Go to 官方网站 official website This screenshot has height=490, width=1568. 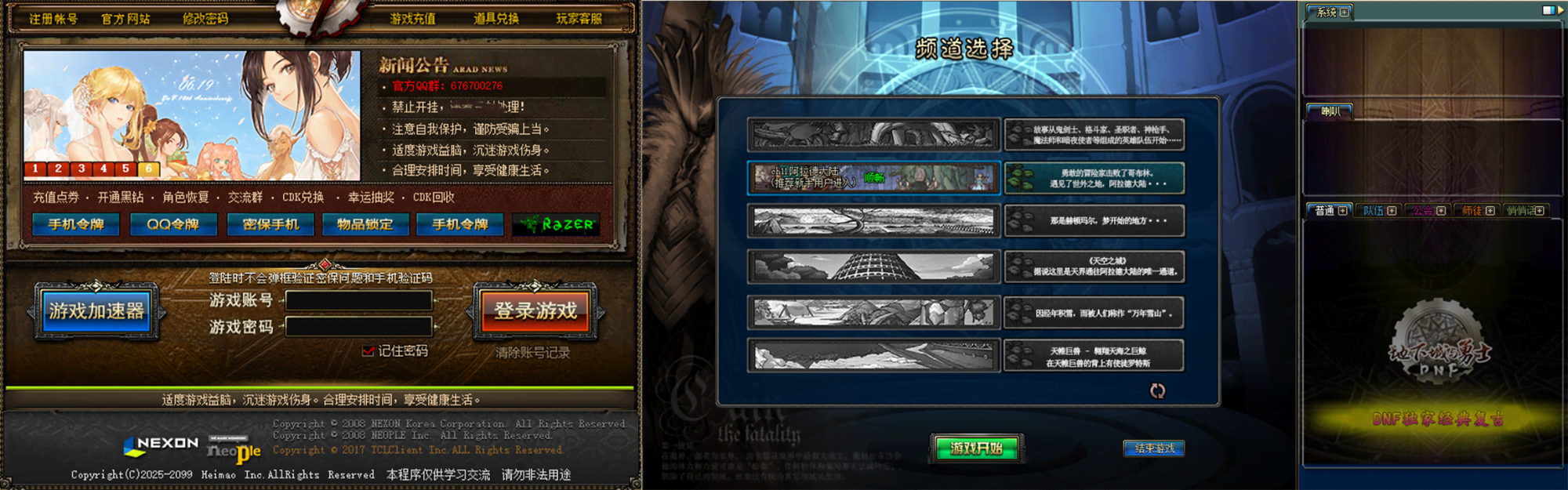pyautogui.click(x=125, y=18)
